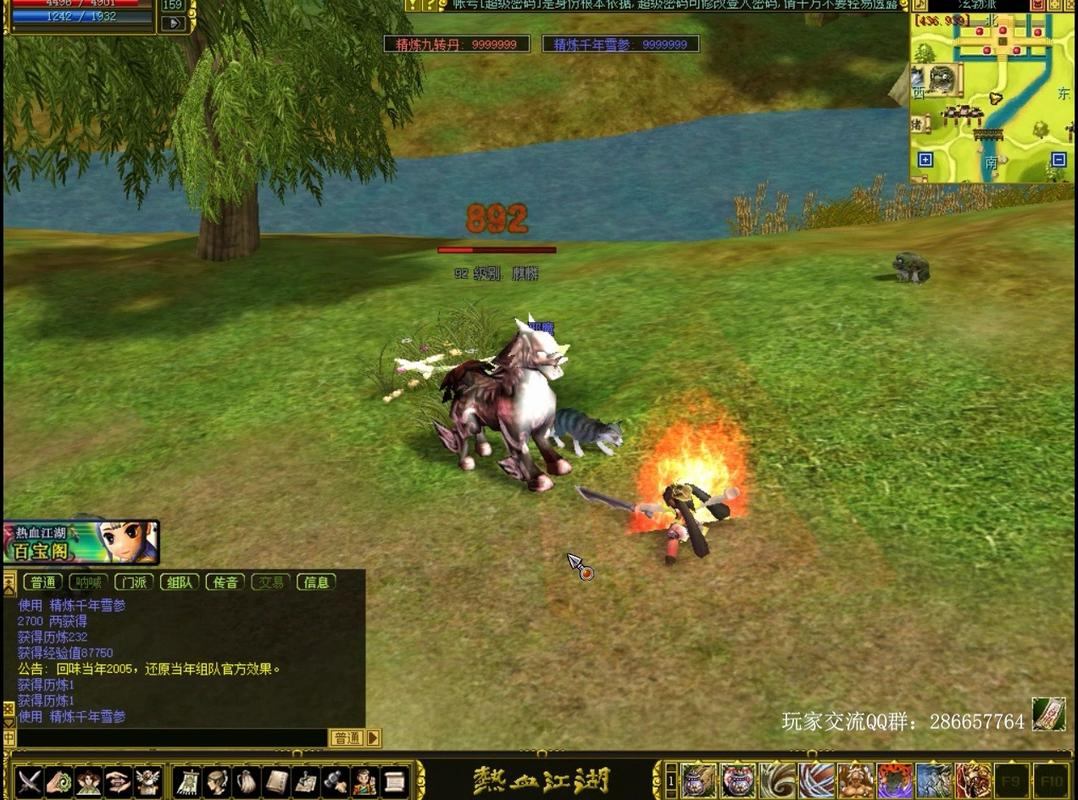Click the green spiral hand icon

pyautogui.click(x=59, y=779)
